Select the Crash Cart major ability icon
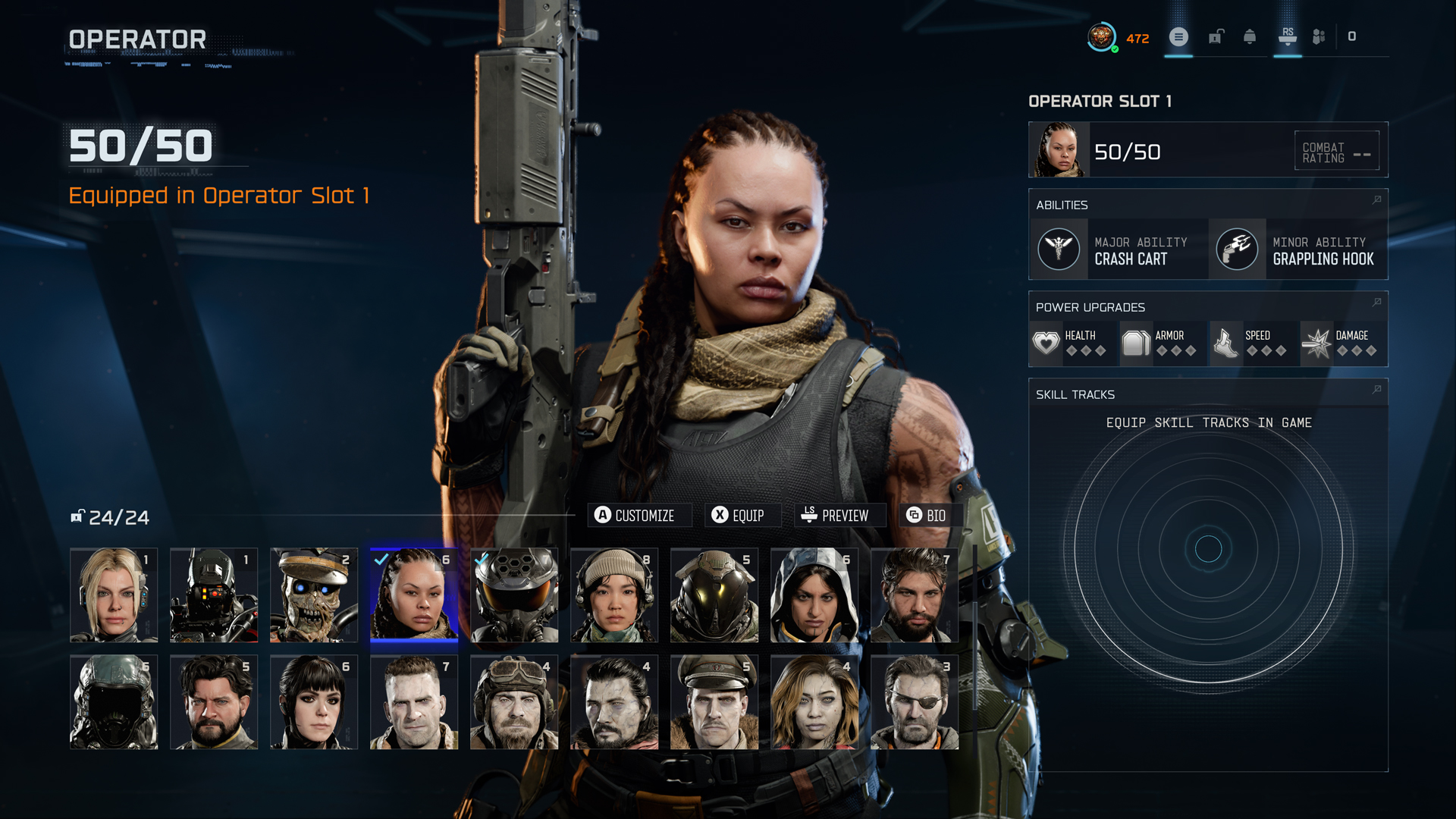The height and width of the screenshot is (819, 1456). pyautogui.click(x=1059, y=249)
